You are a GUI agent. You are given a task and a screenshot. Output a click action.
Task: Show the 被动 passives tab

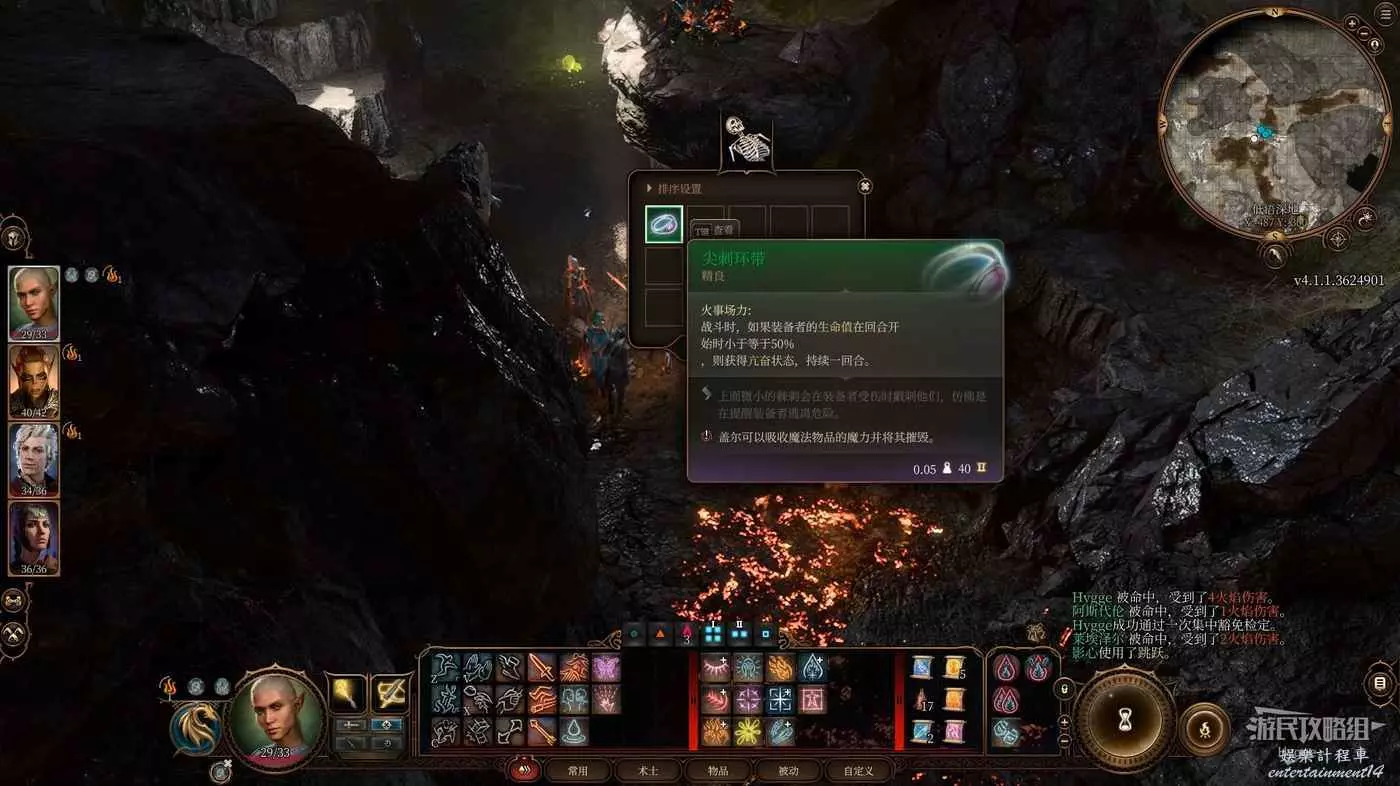click(x=788, y=771)
